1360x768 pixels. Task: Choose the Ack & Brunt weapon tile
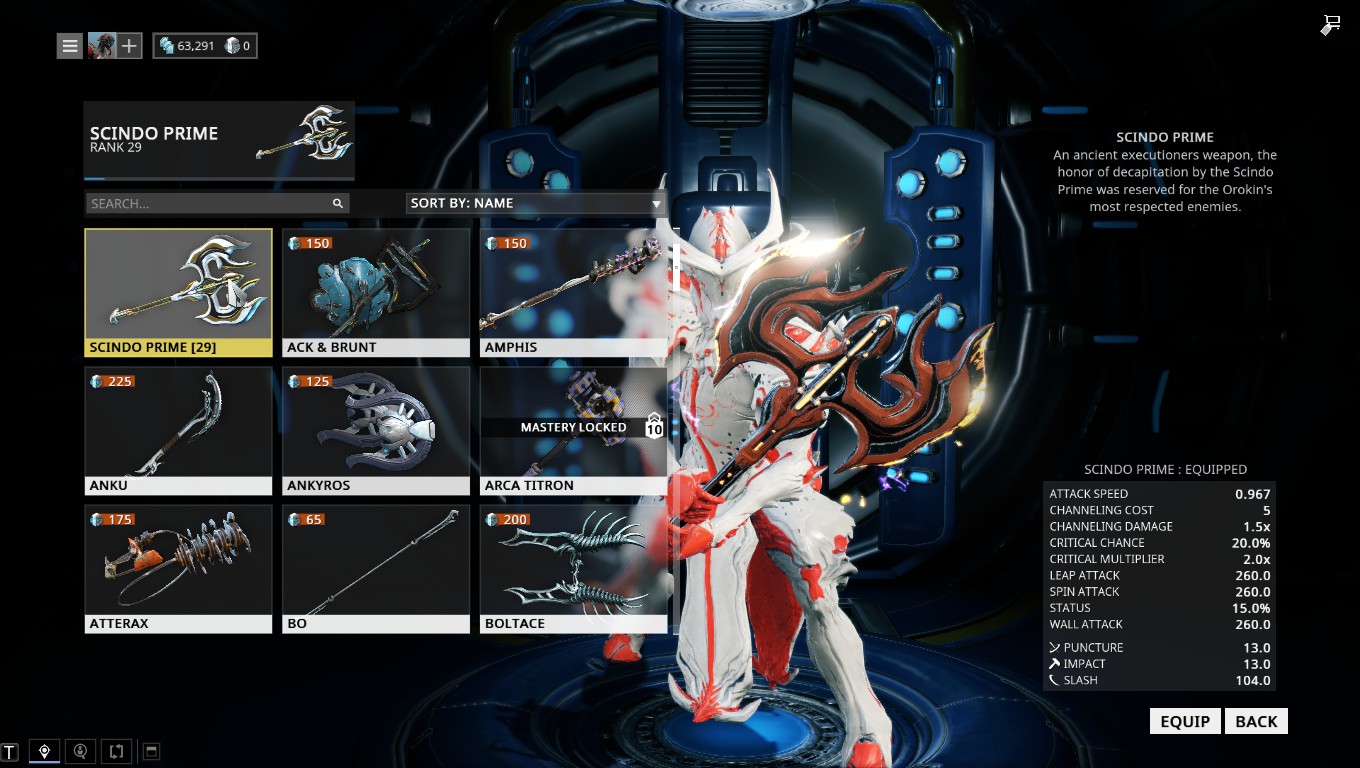pos(376,292)
